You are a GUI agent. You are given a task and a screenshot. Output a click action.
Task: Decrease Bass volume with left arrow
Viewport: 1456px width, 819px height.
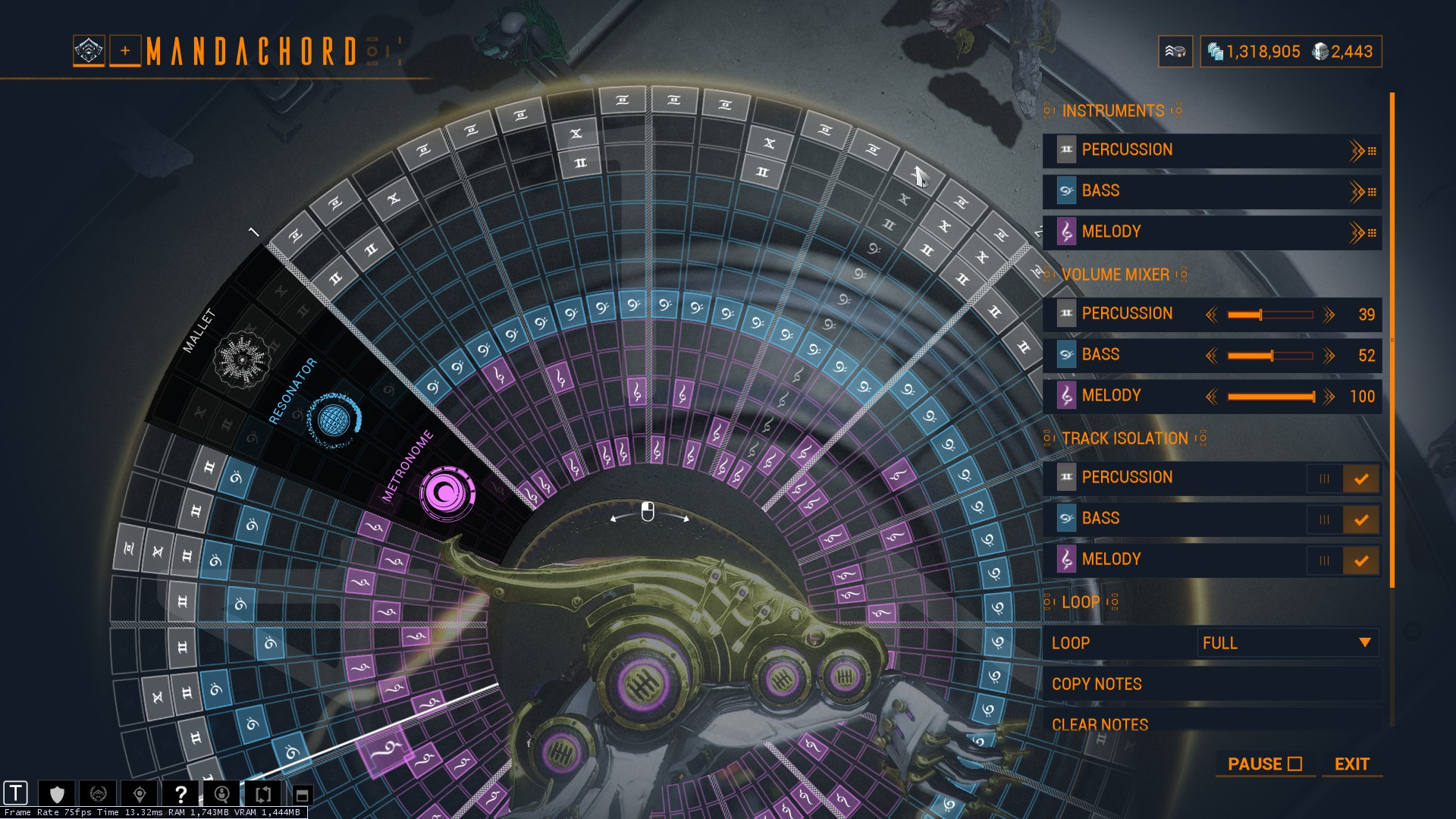pyautogui.click(x=1212, y=356)
